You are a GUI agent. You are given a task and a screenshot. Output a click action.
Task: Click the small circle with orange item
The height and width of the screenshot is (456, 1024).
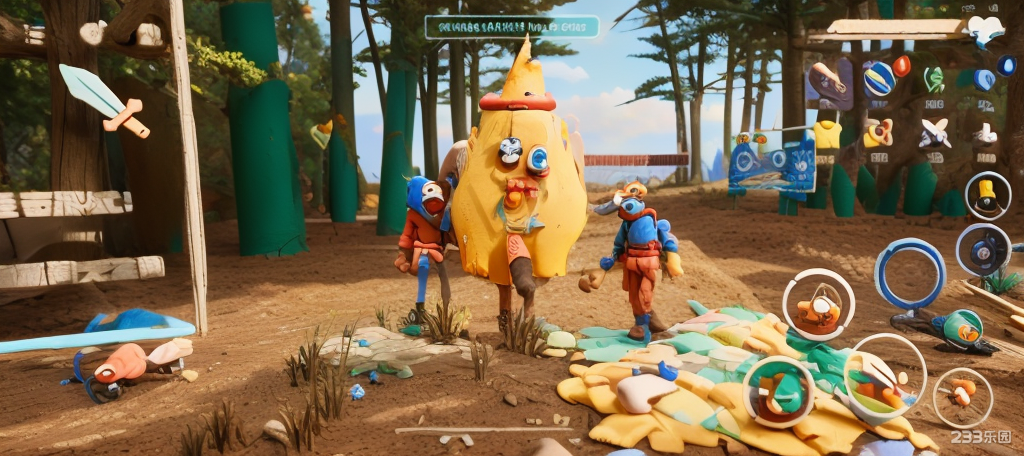(962, 396)
